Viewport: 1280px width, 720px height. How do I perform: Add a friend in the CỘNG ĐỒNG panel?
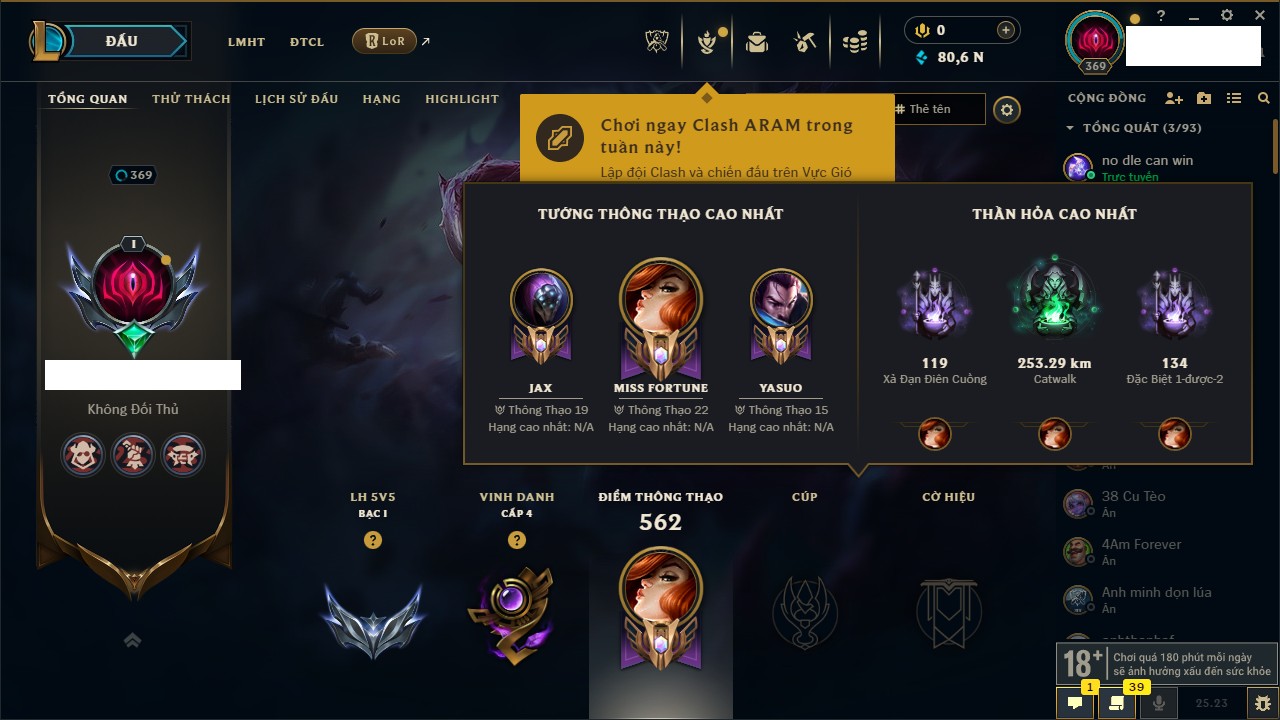[1174, 99]
